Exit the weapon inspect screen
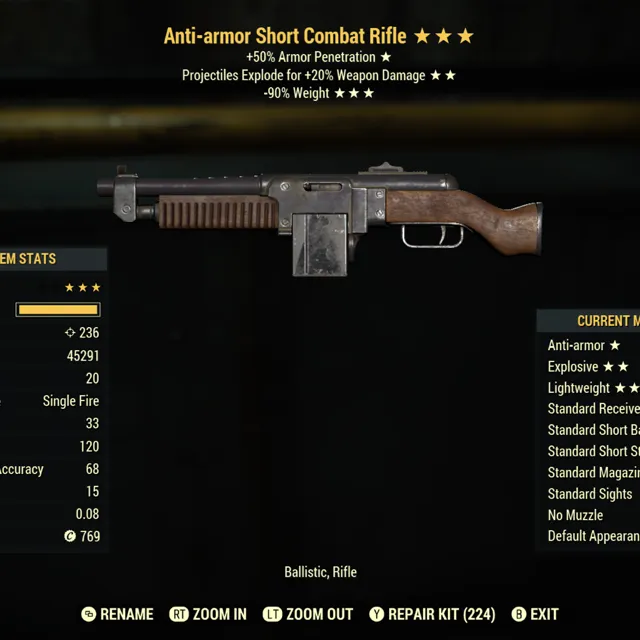Viewport: 640px width, 640px height. pyautogui.click(x=535, y=614)
